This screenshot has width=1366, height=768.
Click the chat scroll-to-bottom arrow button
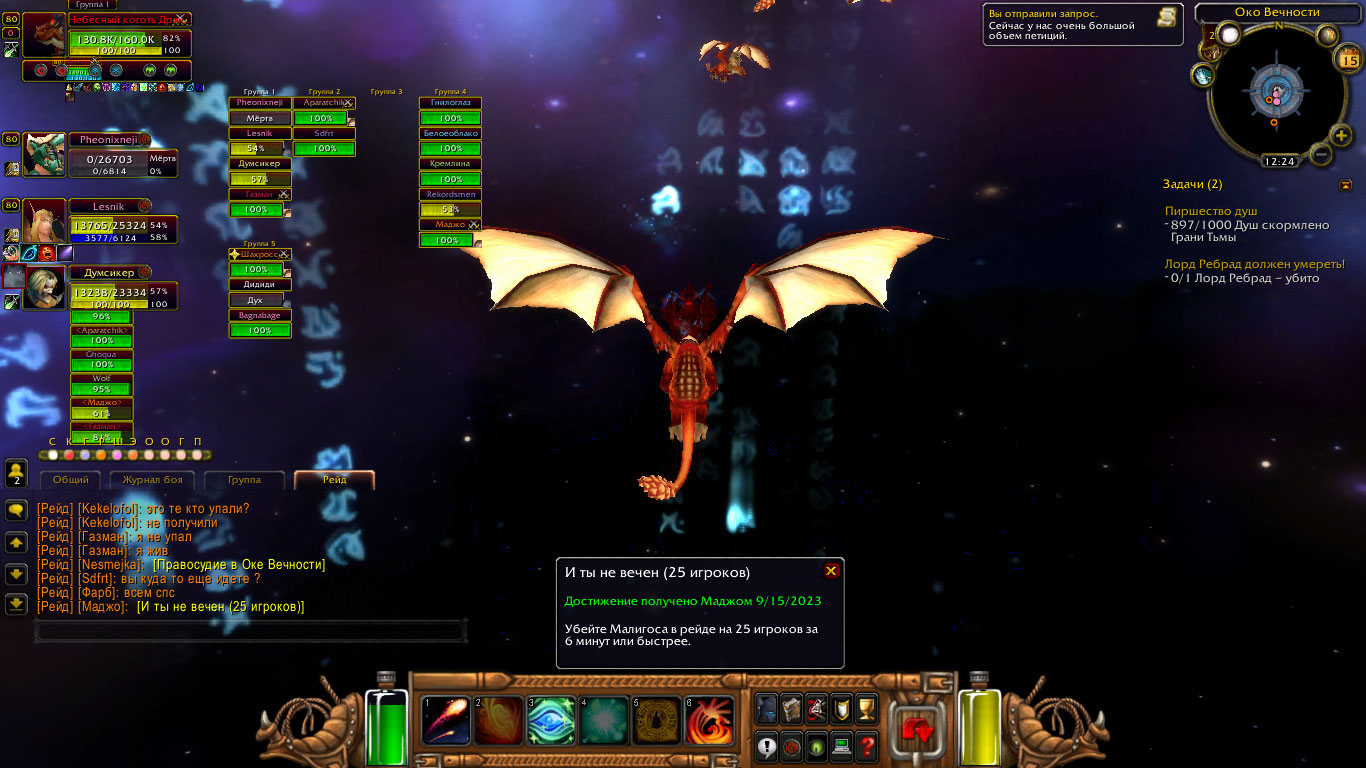(x=16, y=603)
